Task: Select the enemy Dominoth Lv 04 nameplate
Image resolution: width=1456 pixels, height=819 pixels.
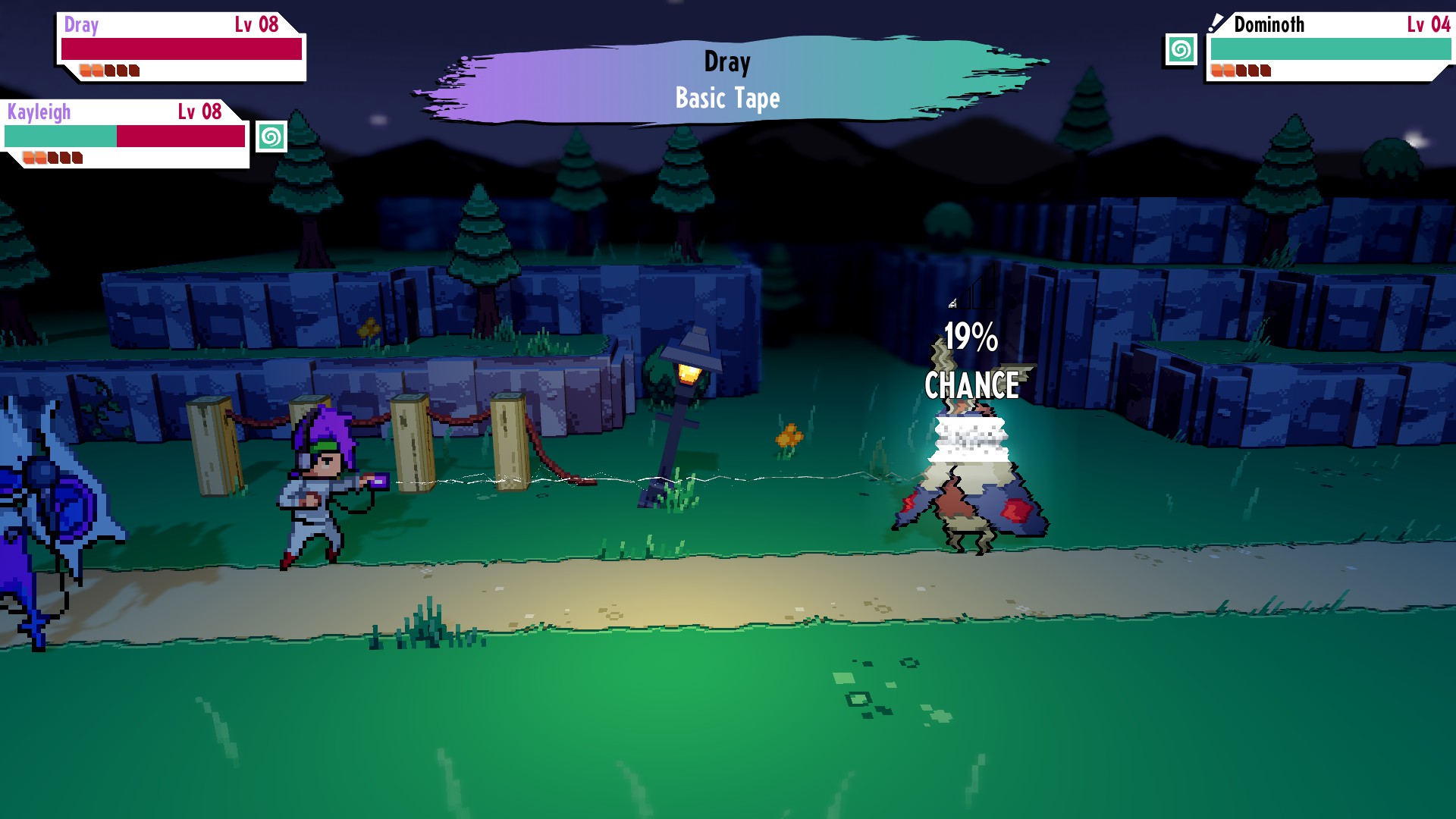Action: (x=1329, y=46)
